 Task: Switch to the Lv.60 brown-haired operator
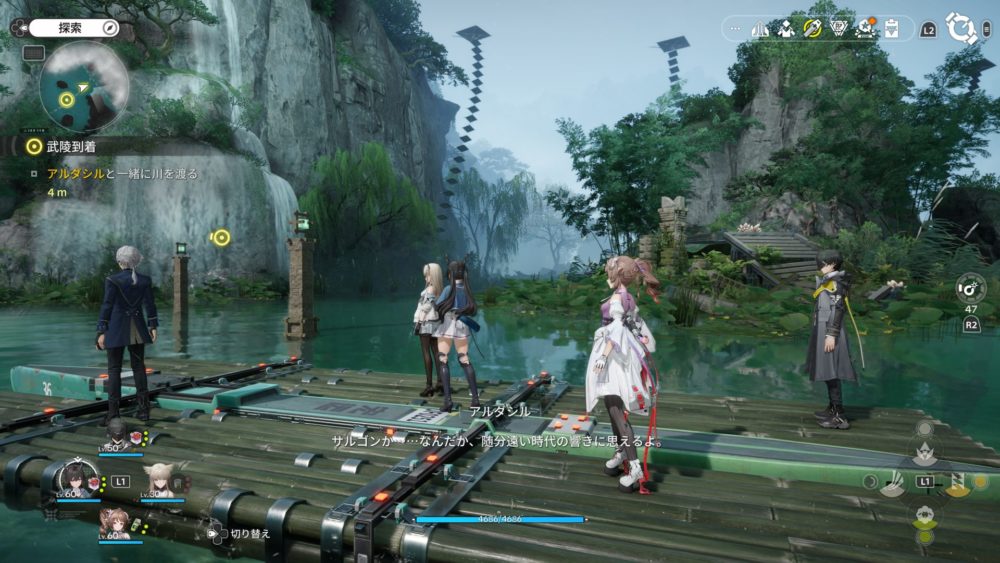[x=114, y=522]
